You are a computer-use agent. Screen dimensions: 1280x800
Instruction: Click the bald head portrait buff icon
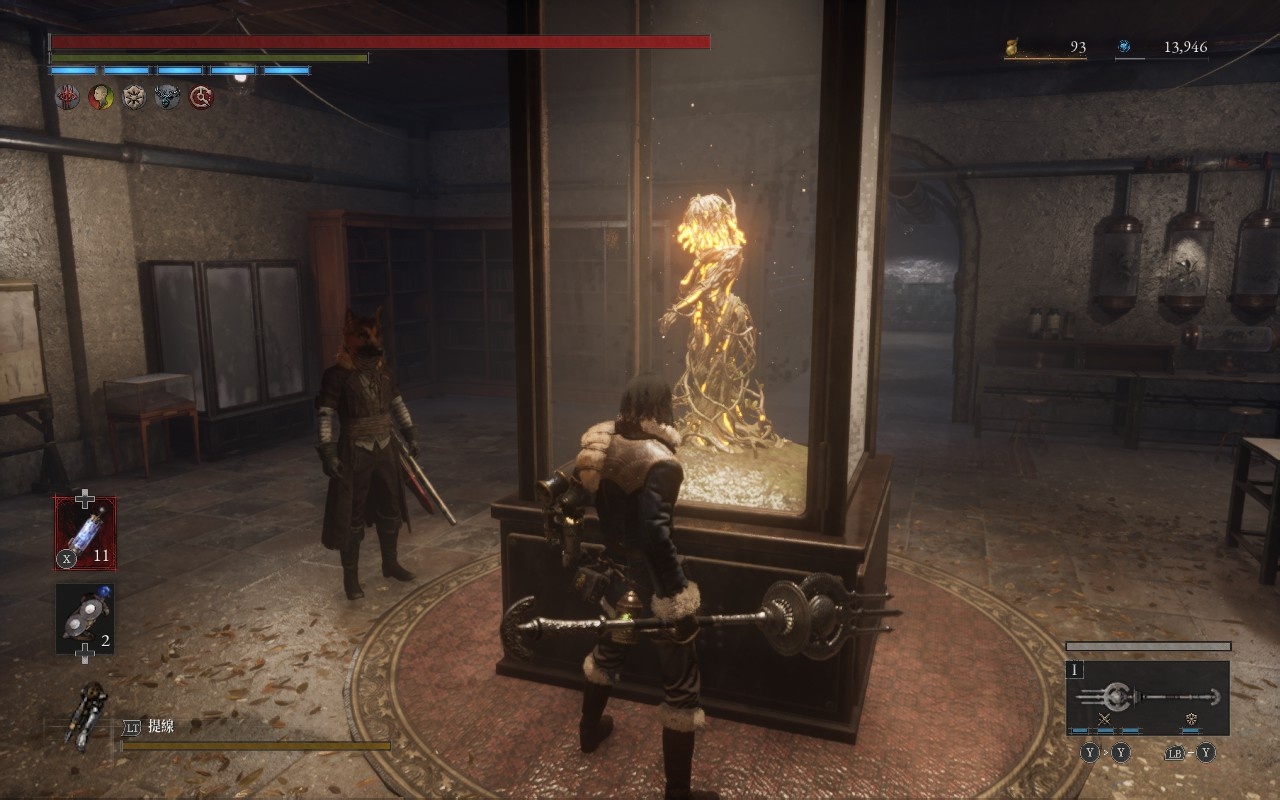pyautogui.click(x=101, y=97)
